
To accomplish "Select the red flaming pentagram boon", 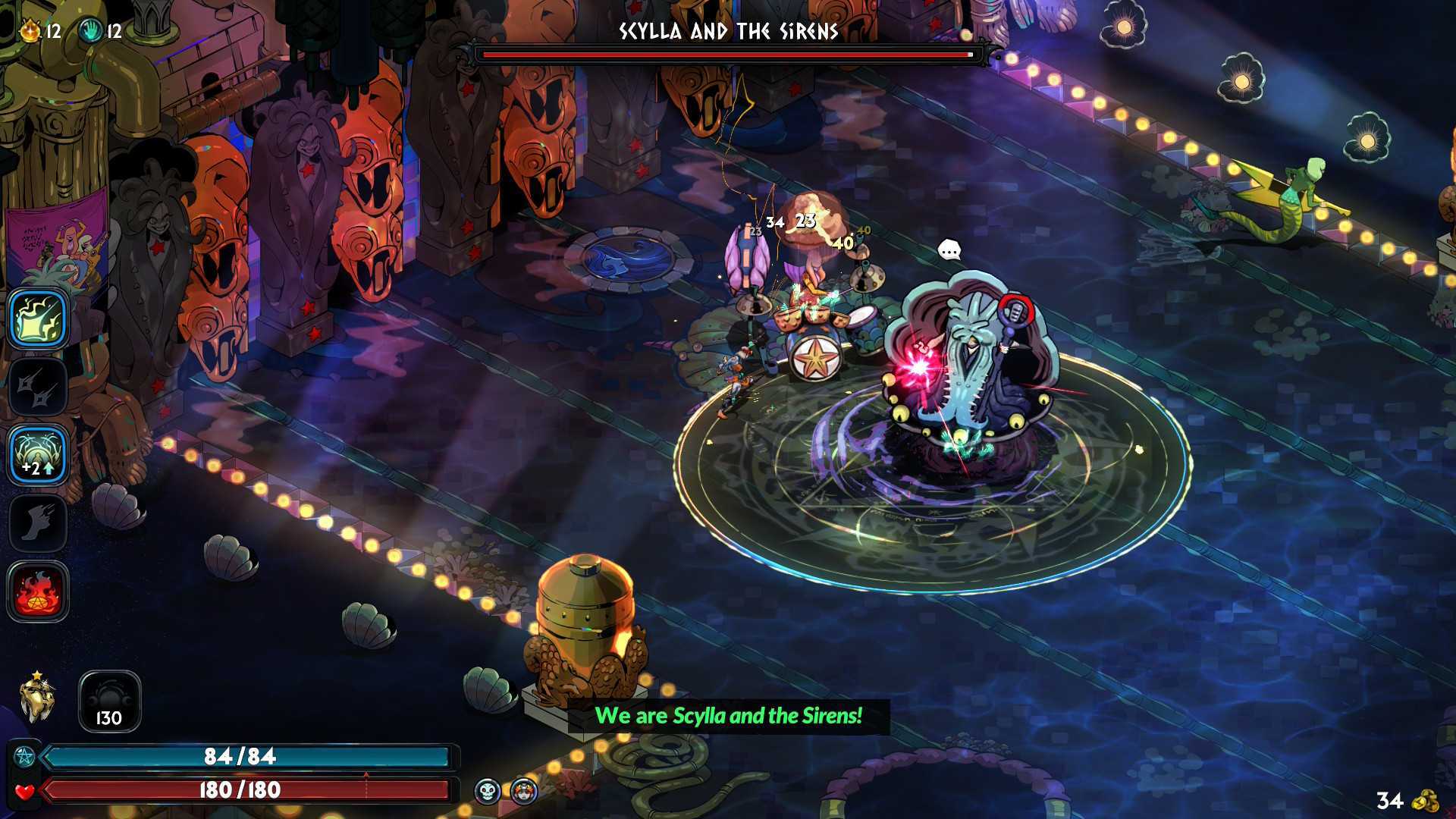I will (x=38, y=591).
